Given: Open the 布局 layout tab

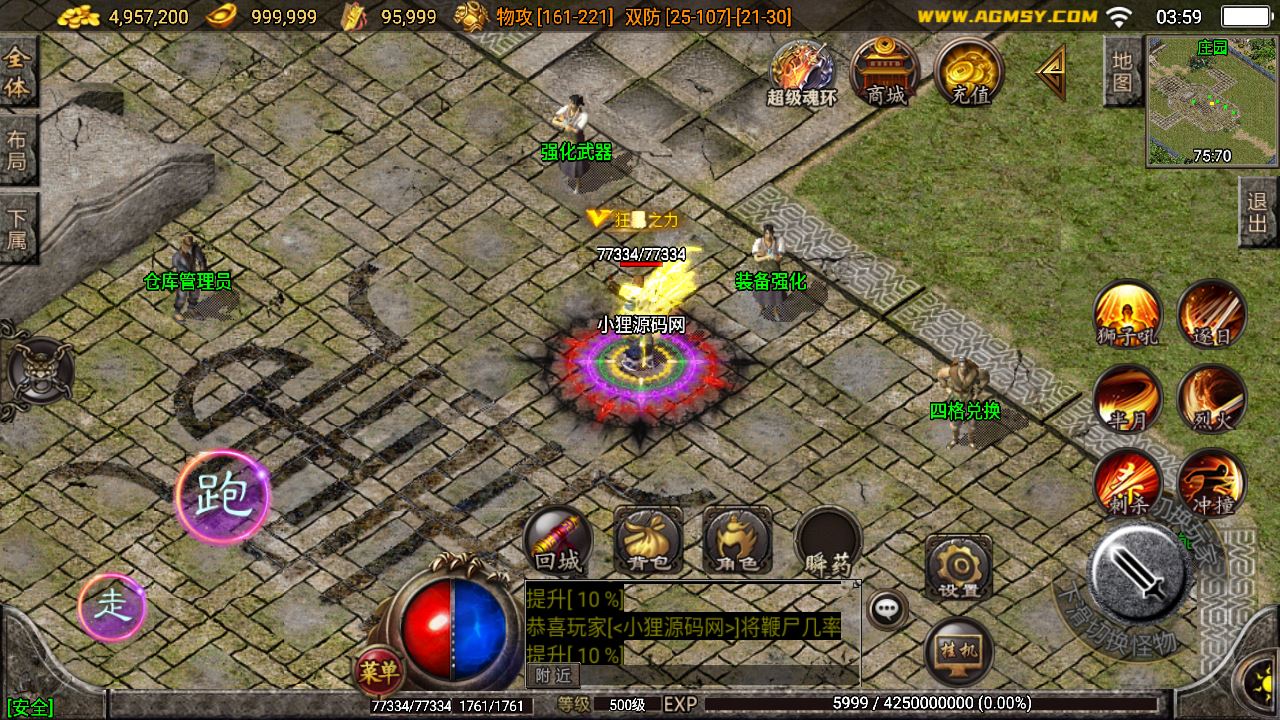Looking at the screenshot, I should coord(18,151).
